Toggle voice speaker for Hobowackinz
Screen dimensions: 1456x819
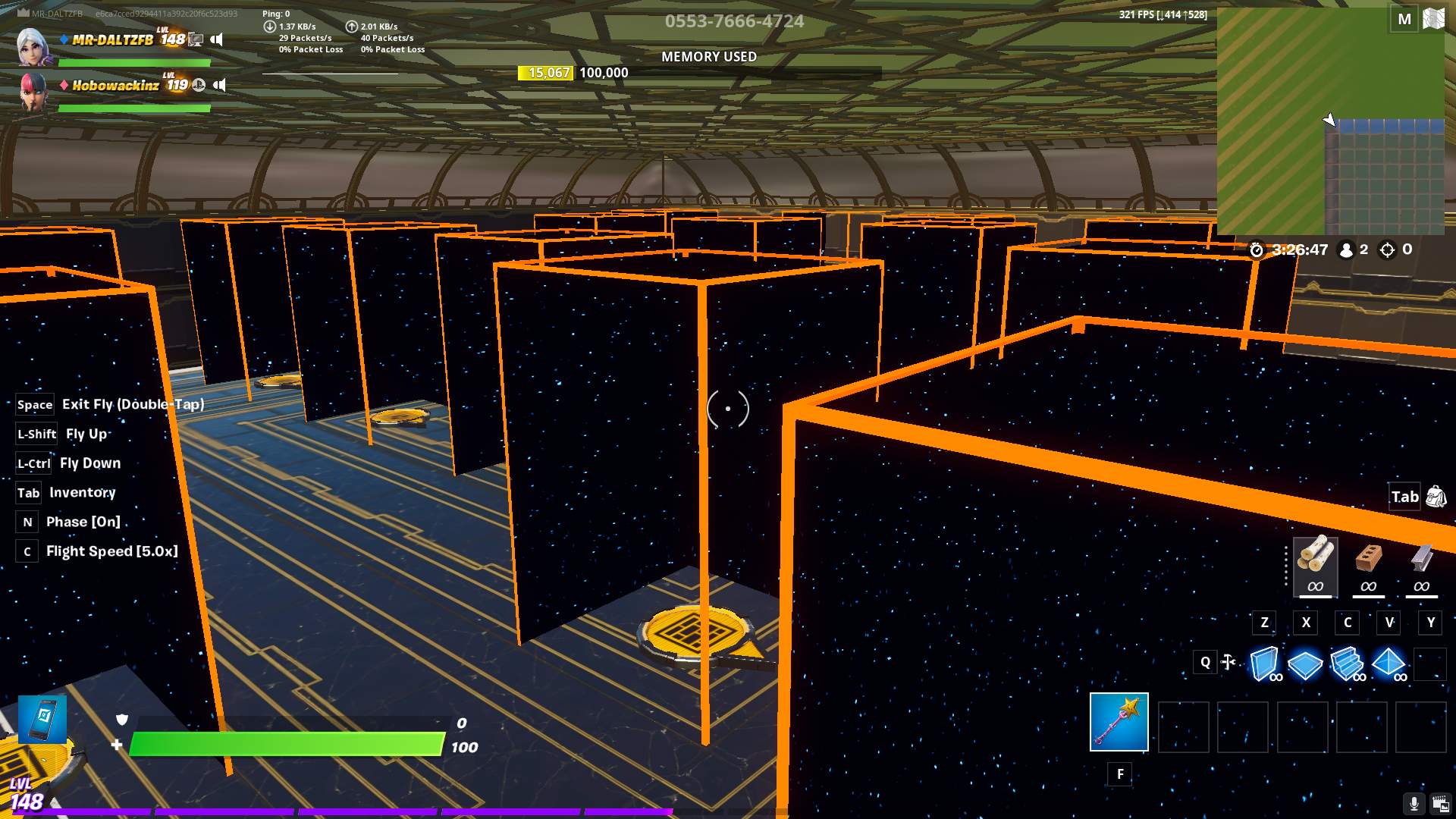(220, 85)
